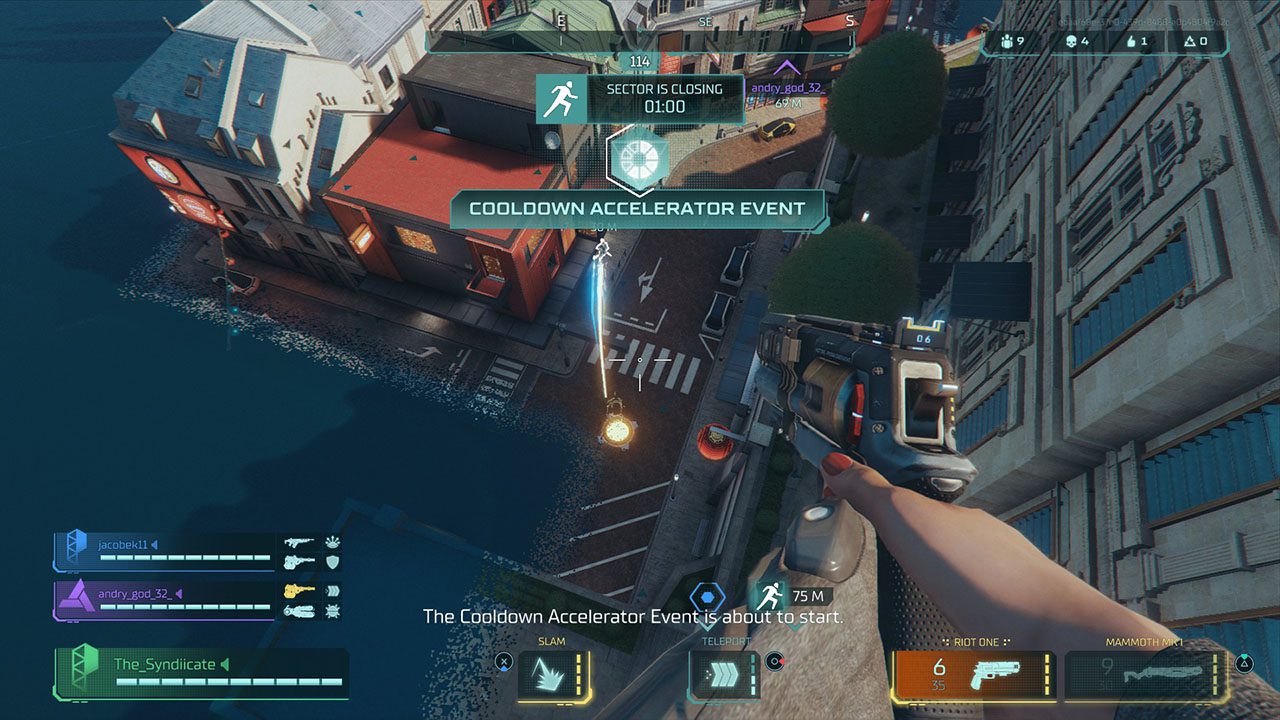The height and width of the screenshot is (720, 1280).
Task: Select teammate jacobek11's squad panel
Action: pos(165,551)
